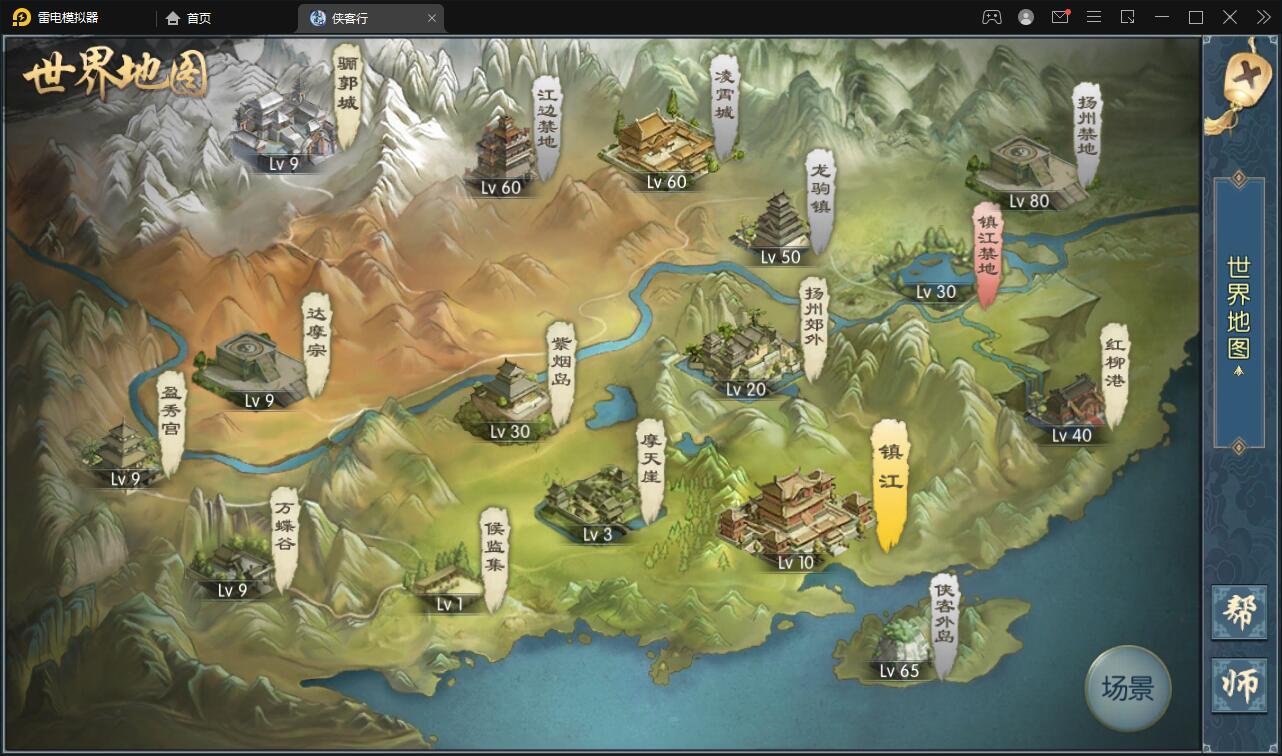Screen dimensions: 1282x756
Task: Select 镇江 city with the golden banner
Action: pos(888,490)
